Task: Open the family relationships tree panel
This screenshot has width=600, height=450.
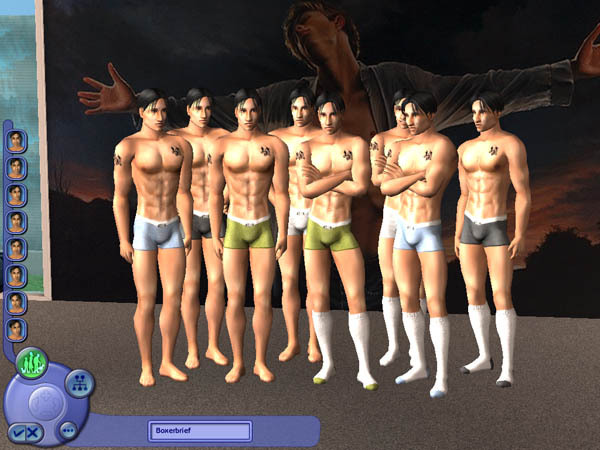Action: coord(79,381)
